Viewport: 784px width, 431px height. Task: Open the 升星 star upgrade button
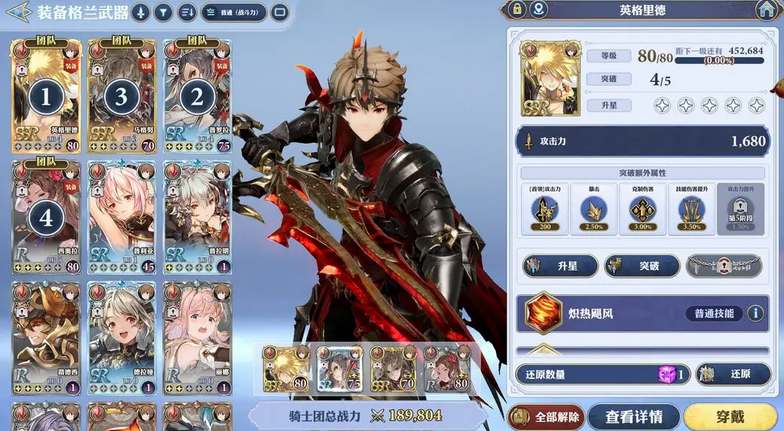point(560,266)
